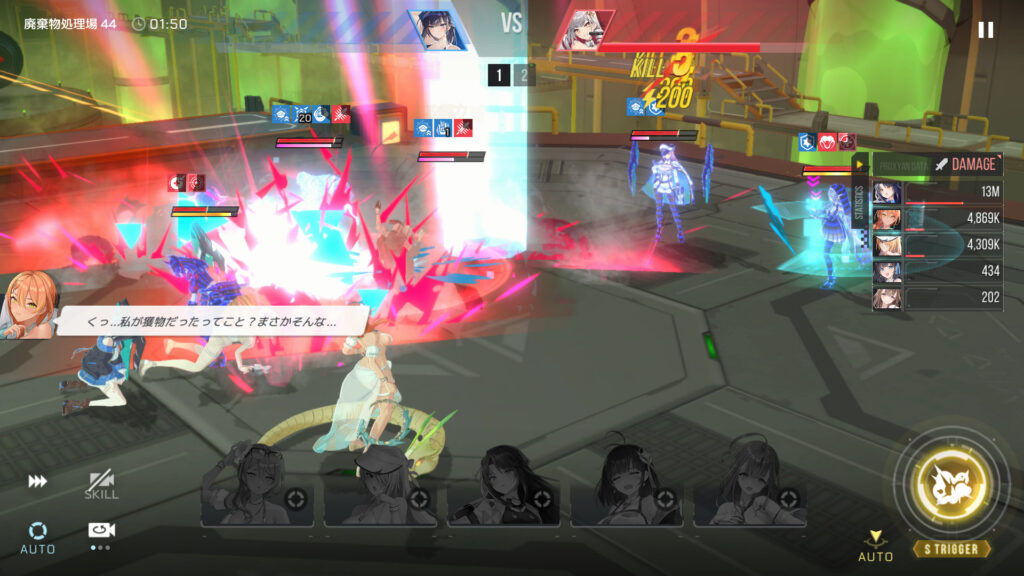Use the middle character skill card

tap(503, 487)
